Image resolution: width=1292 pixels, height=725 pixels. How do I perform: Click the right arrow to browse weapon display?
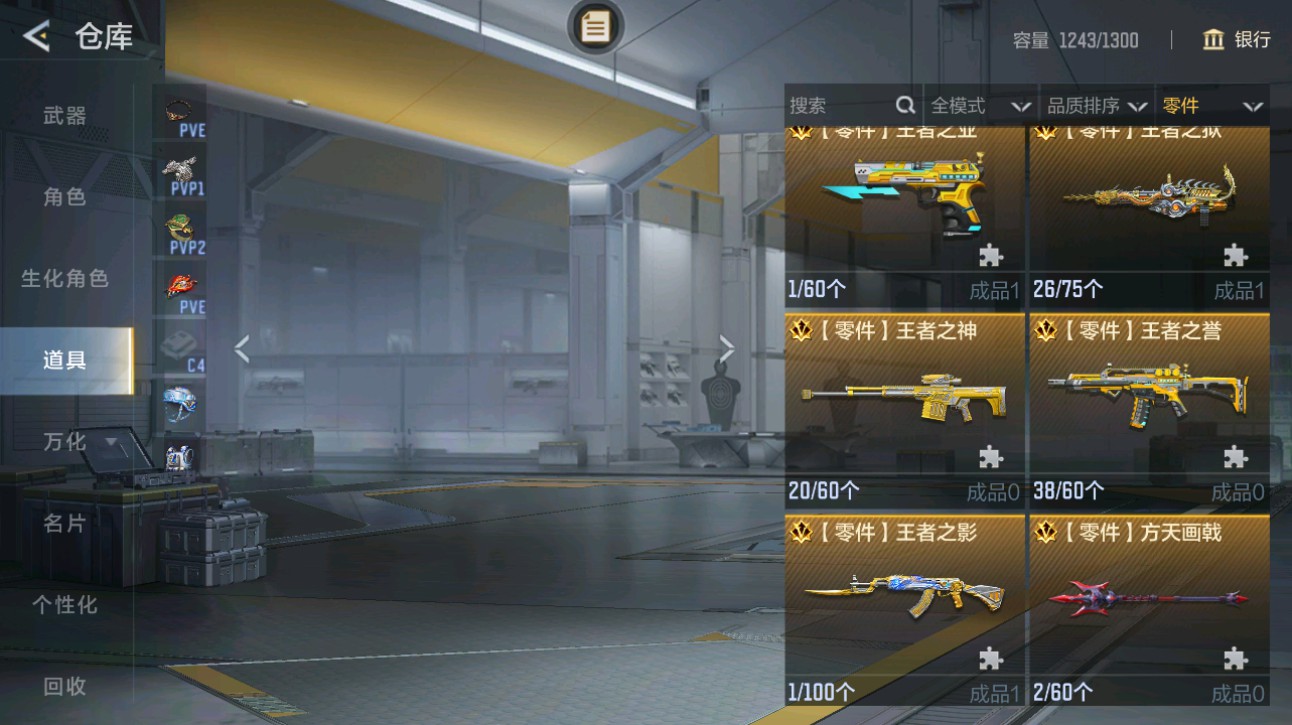click(x=726, y=349)
